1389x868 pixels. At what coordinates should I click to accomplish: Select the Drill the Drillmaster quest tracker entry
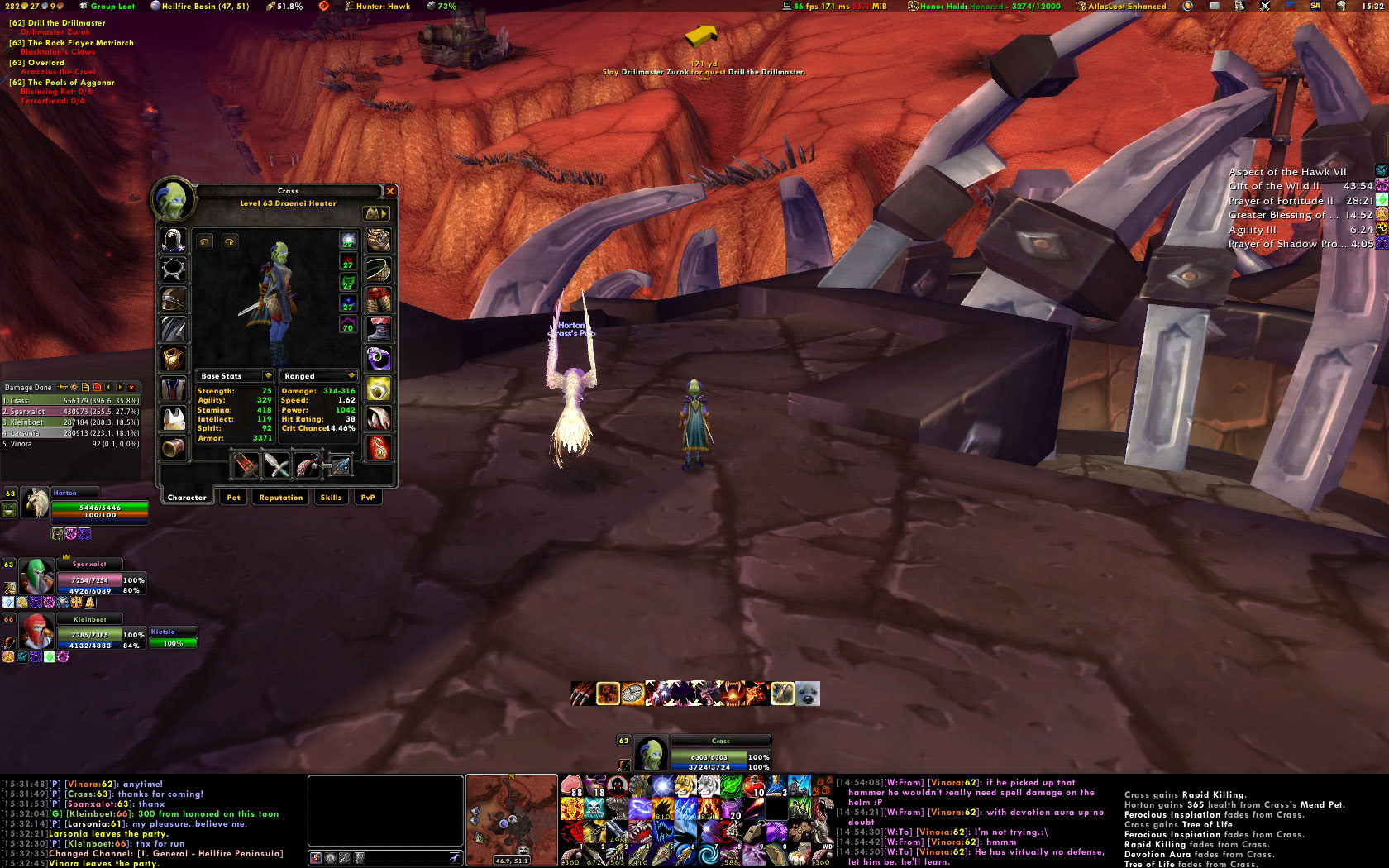[x=66, y=23]
